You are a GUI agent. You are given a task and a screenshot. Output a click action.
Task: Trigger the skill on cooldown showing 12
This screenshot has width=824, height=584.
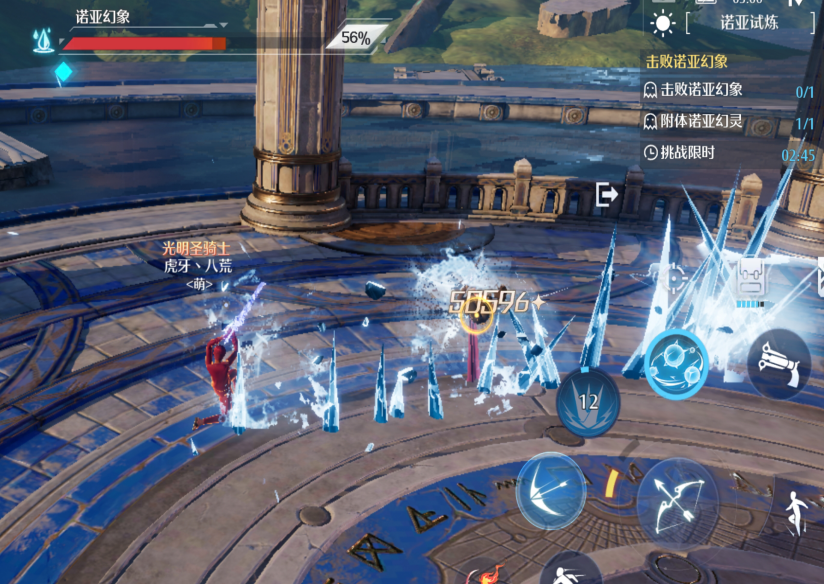(588, 401)
